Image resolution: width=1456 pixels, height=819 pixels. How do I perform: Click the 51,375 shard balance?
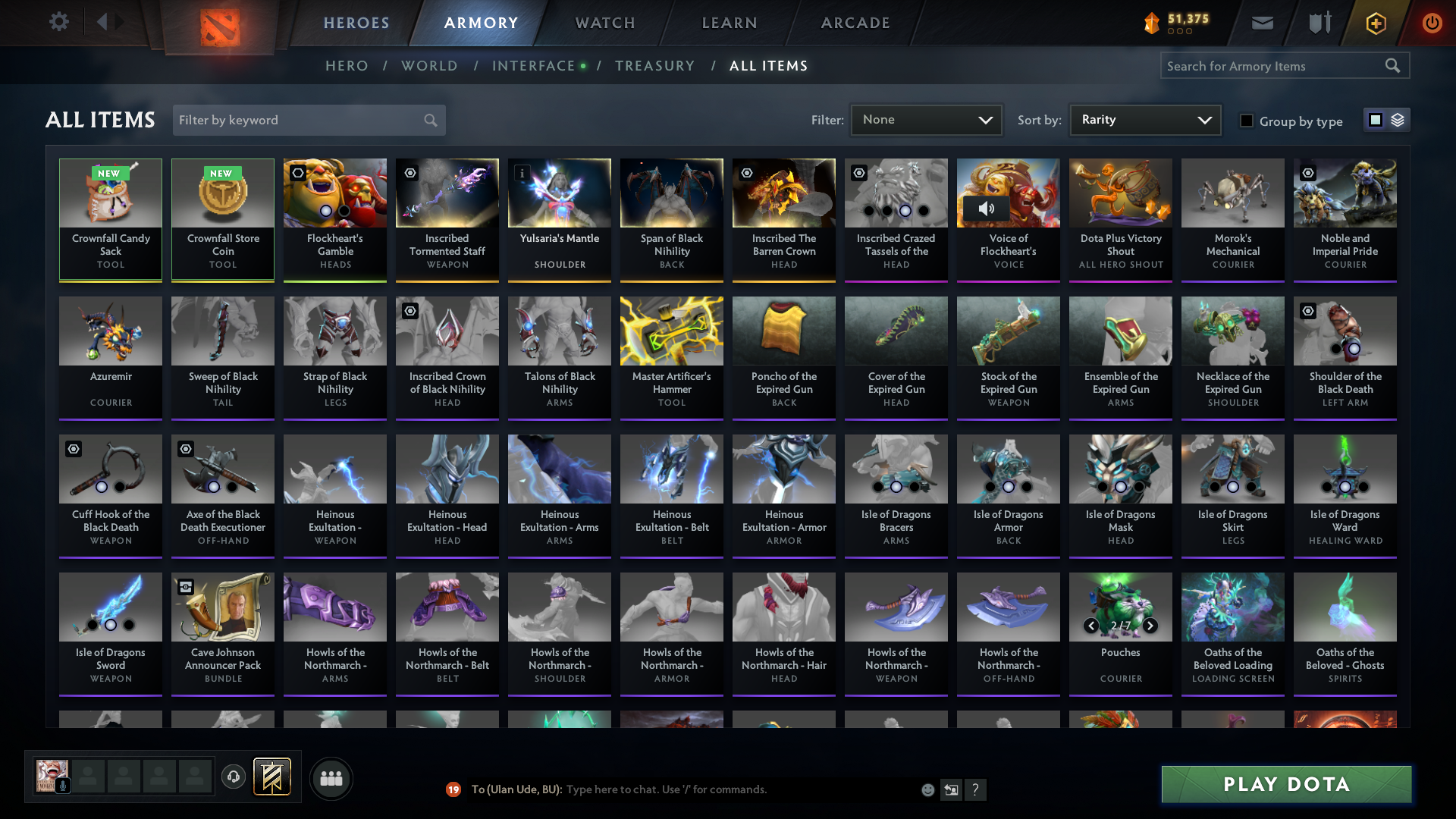1175,22
